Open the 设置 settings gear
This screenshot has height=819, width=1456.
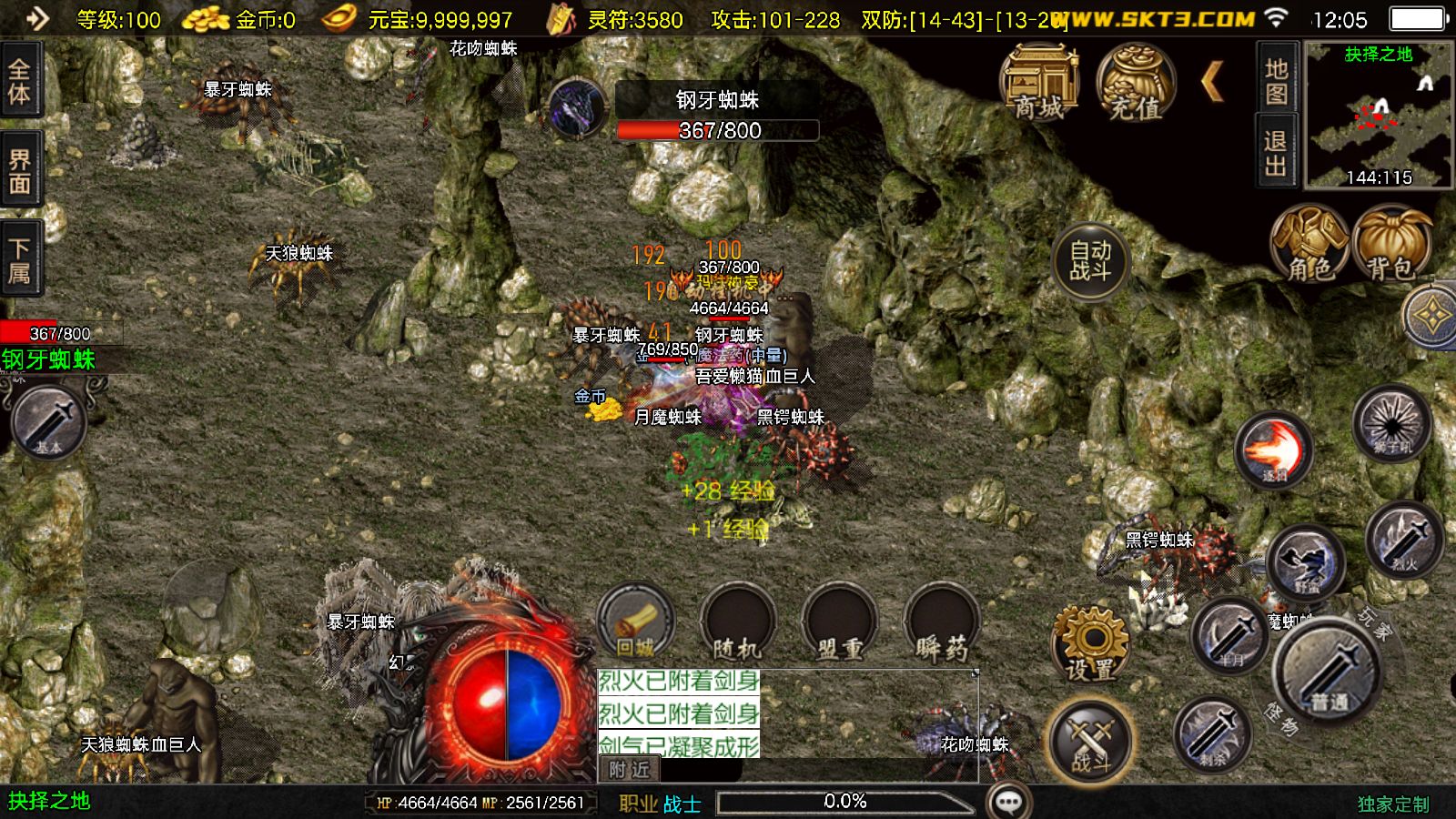point(1090,644)
